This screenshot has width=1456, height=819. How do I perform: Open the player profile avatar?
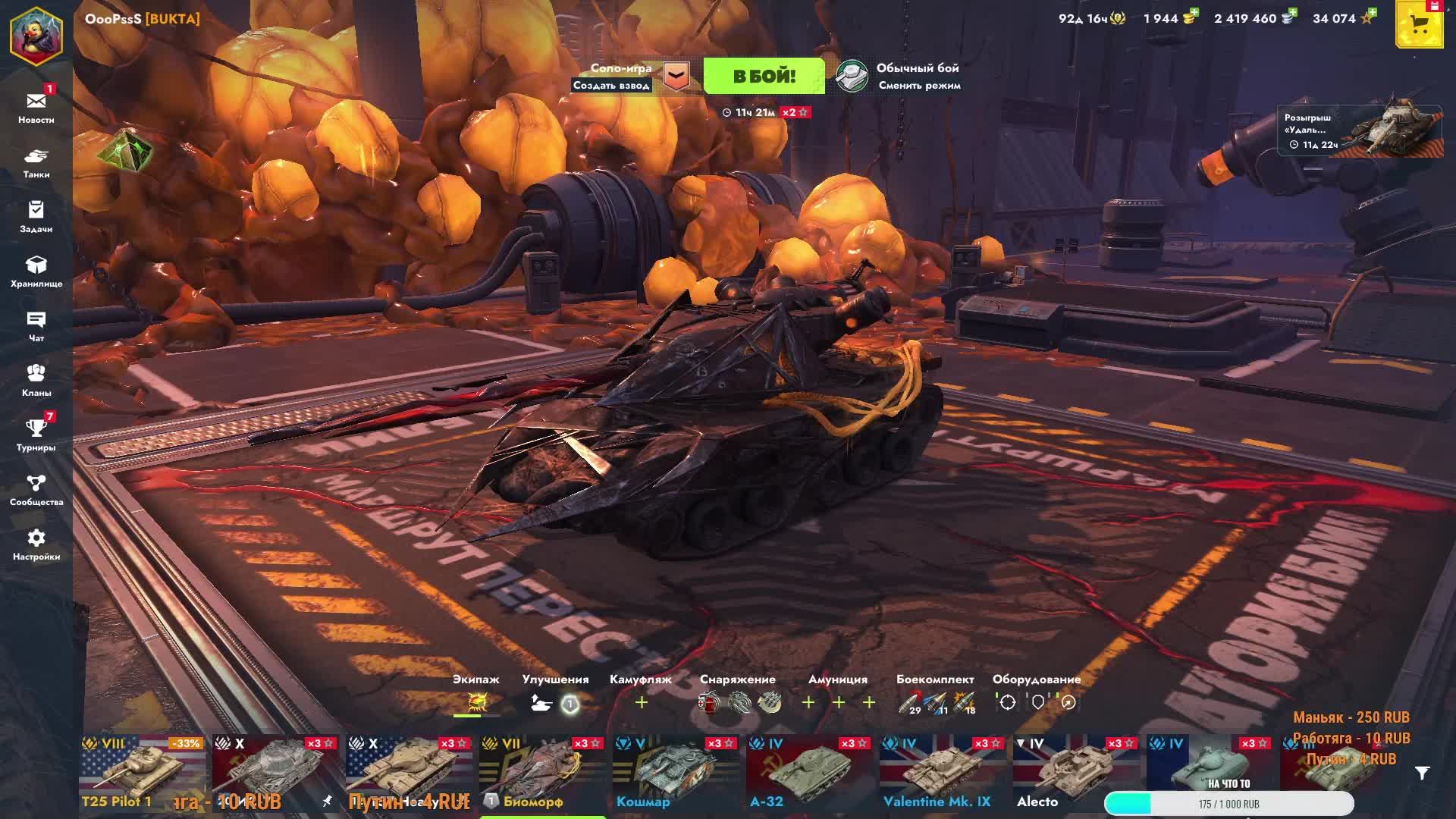pos(36,34)
